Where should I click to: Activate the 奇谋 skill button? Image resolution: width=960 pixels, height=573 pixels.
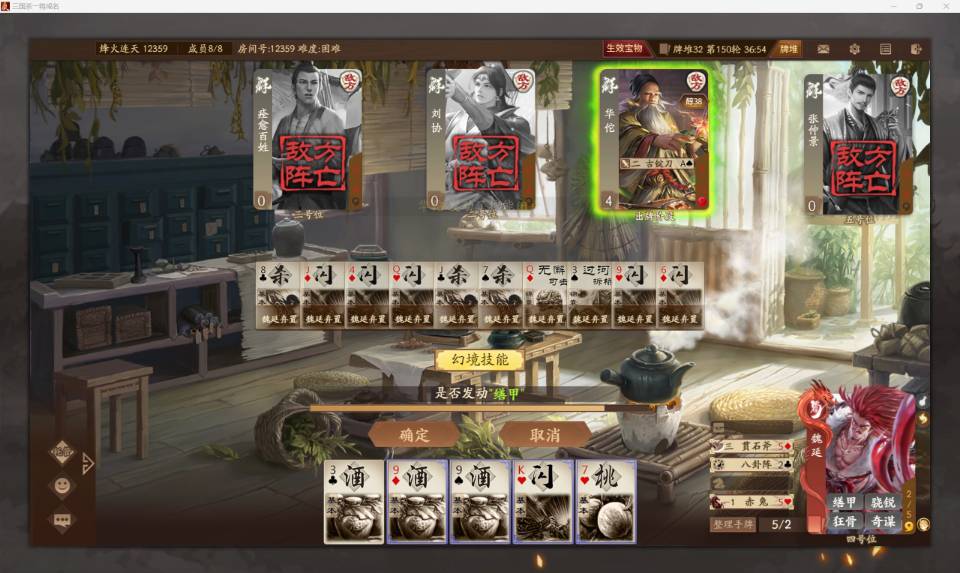pyautogui.click(x=883, y=522)
